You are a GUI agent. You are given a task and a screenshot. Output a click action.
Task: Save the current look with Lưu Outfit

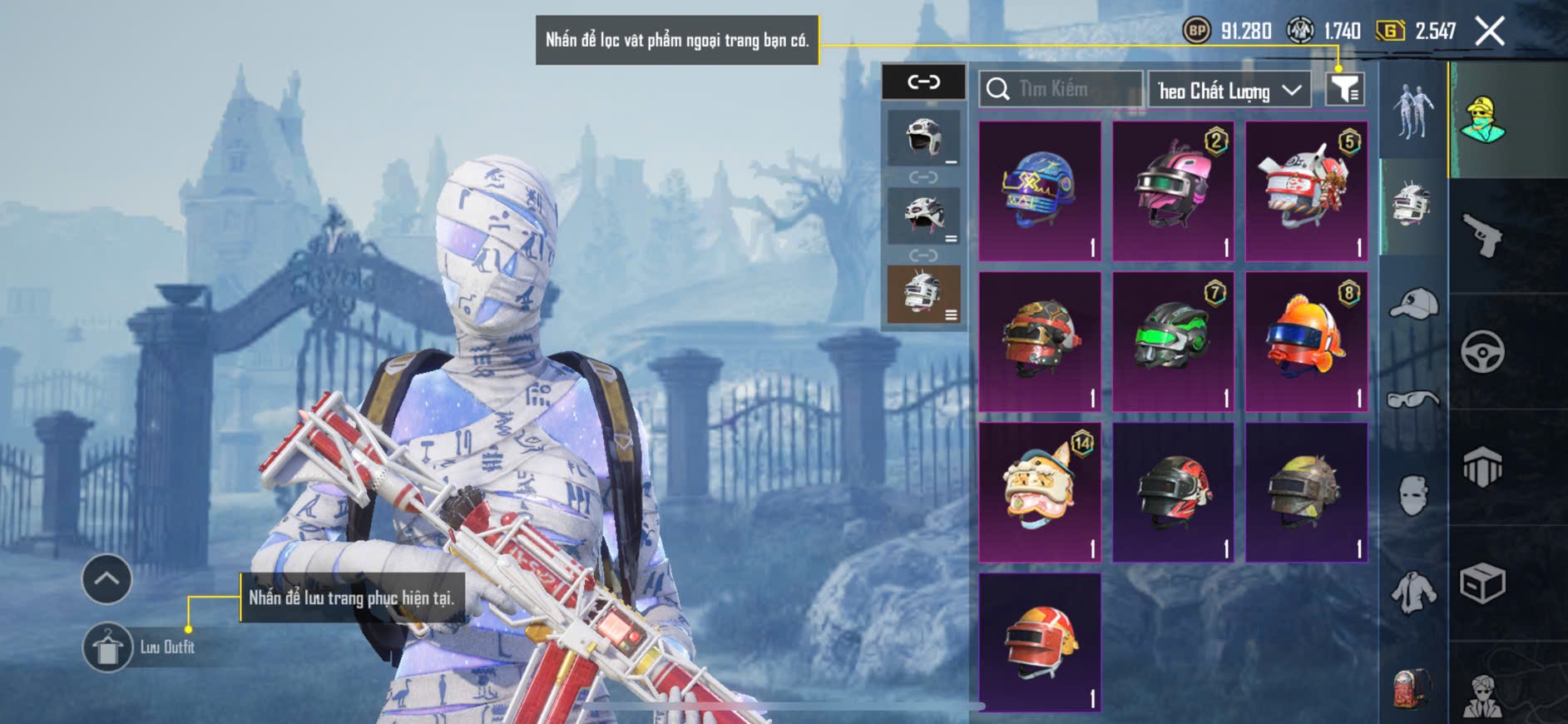(108, 647)
